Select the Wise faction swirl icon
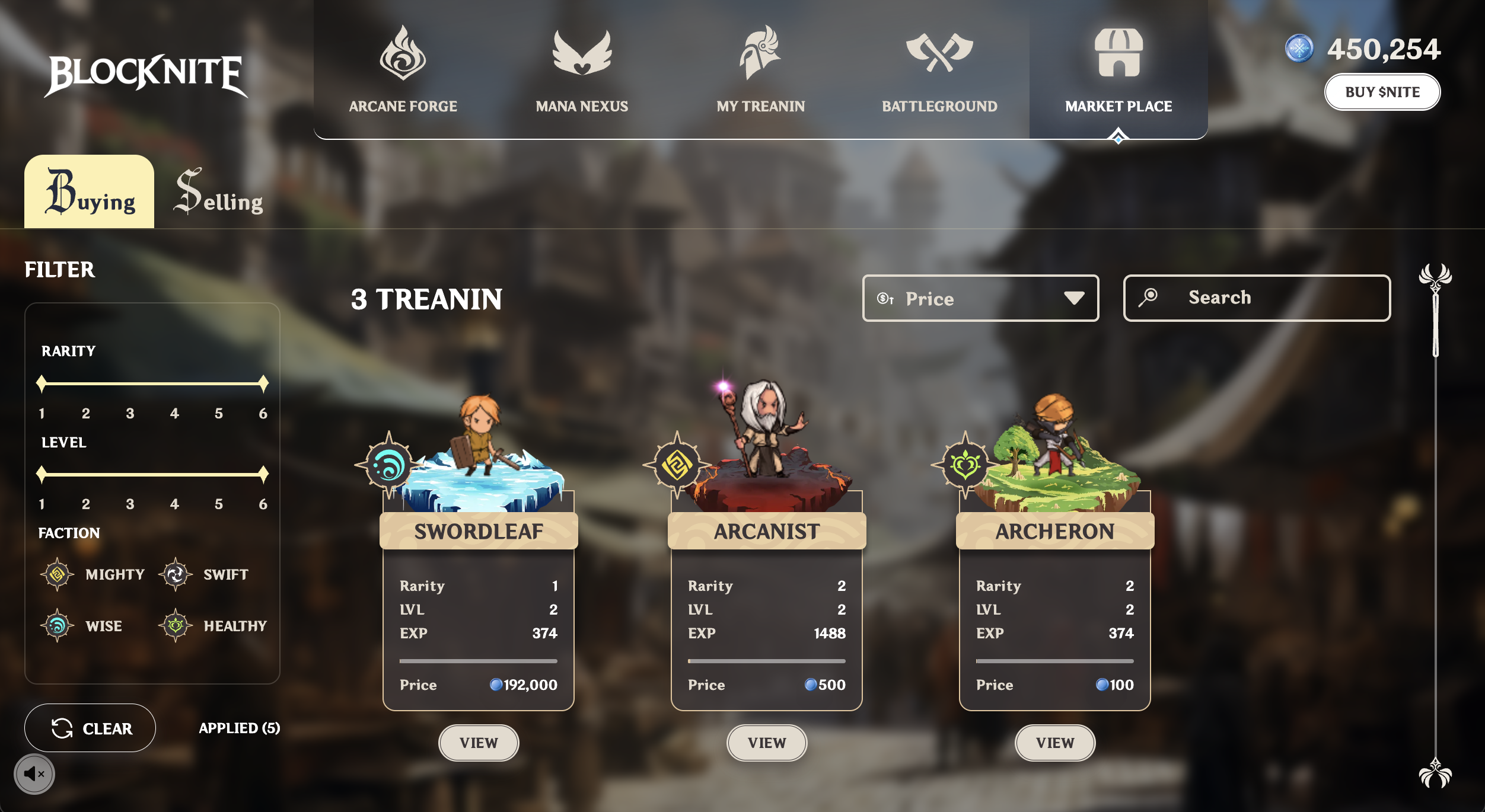Viewport: 1485px width, 812px height. point(57,625)
